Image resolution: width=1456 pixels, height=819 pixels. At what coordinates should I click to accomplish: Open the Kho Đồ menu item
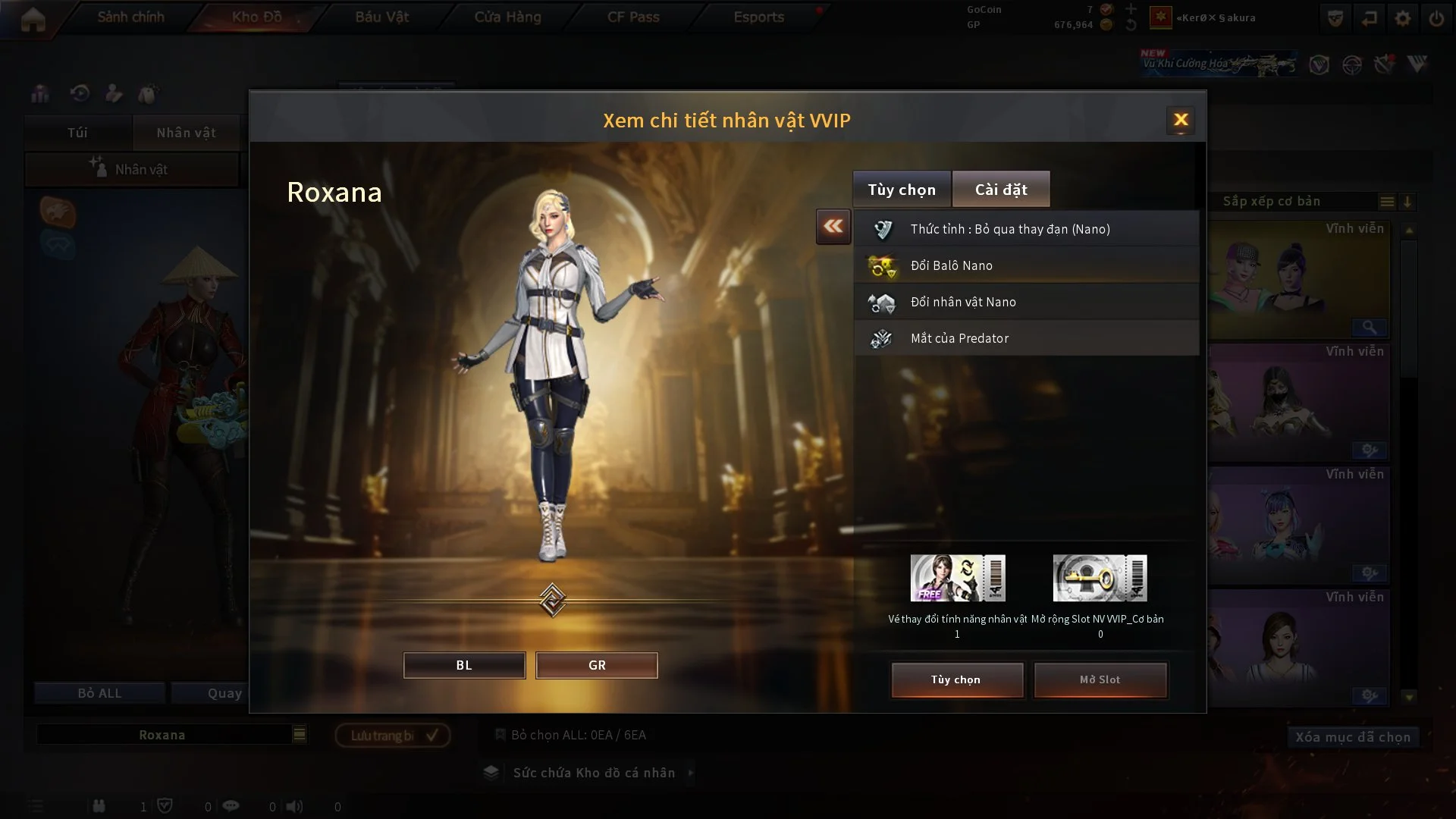coord(253,17)
